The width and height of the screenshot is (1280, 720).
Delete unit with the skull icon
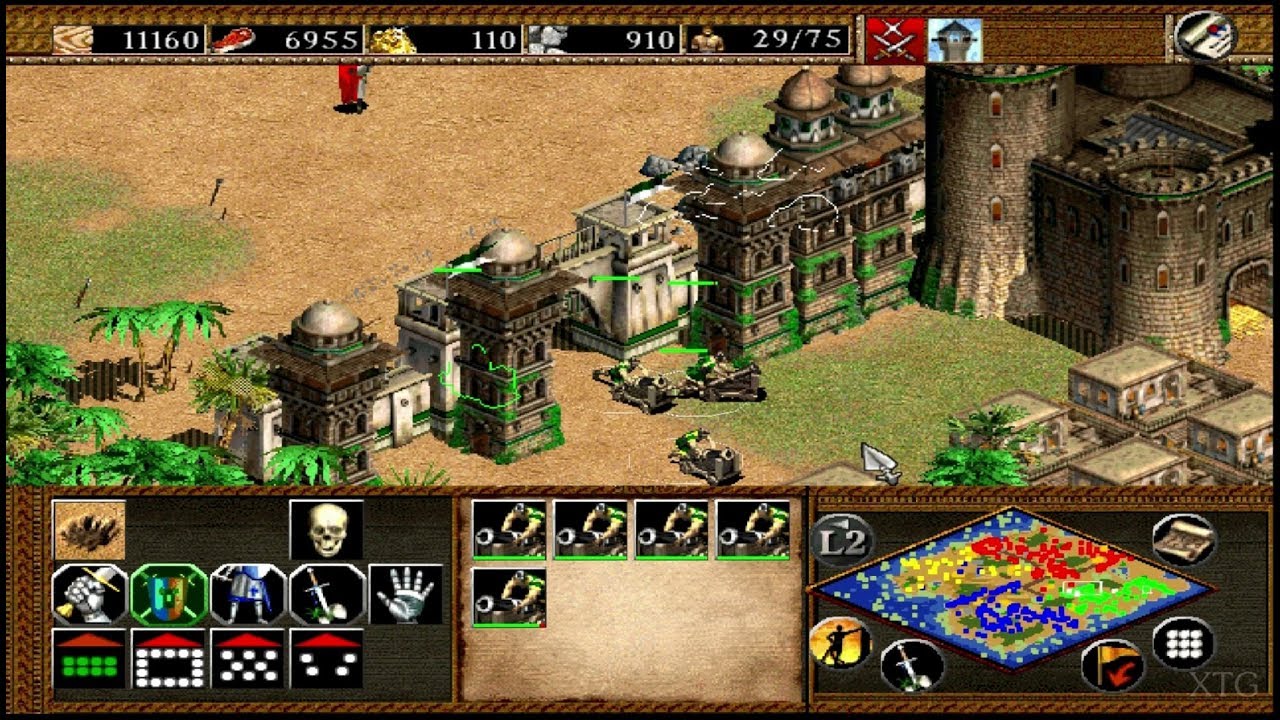pyautogui.click(x=326, y=530)
